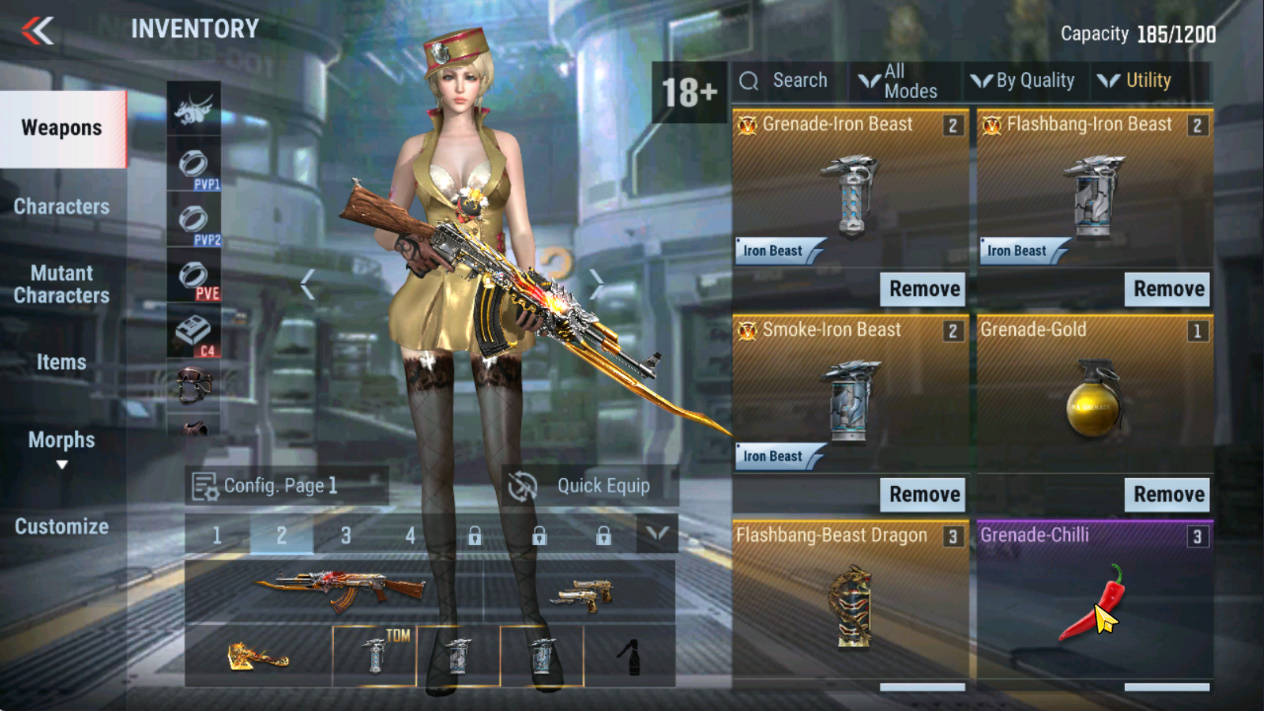Open the All Modes filter dropdown
1264x711 pixels.
[x=900, y=81]
